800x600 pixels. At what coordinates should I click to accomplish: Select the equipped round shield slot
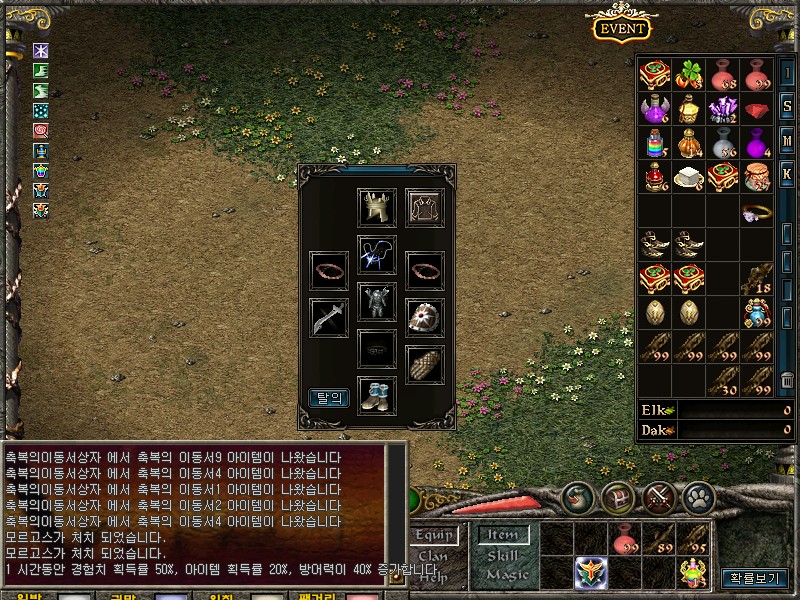pos(425,318)
